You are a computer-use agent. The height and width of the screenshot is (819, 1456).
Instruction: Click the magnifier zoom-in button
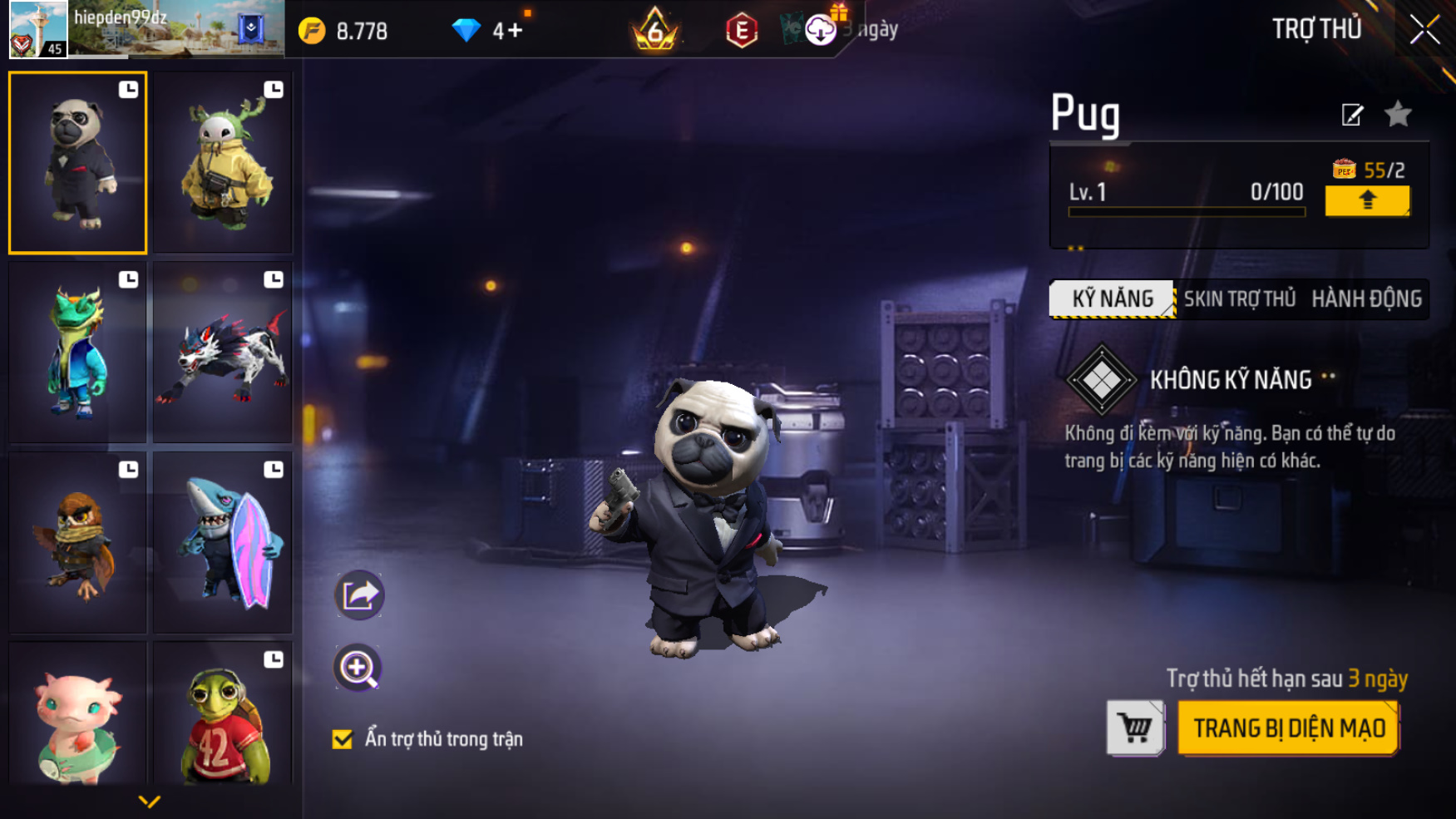tap(358, 668)
